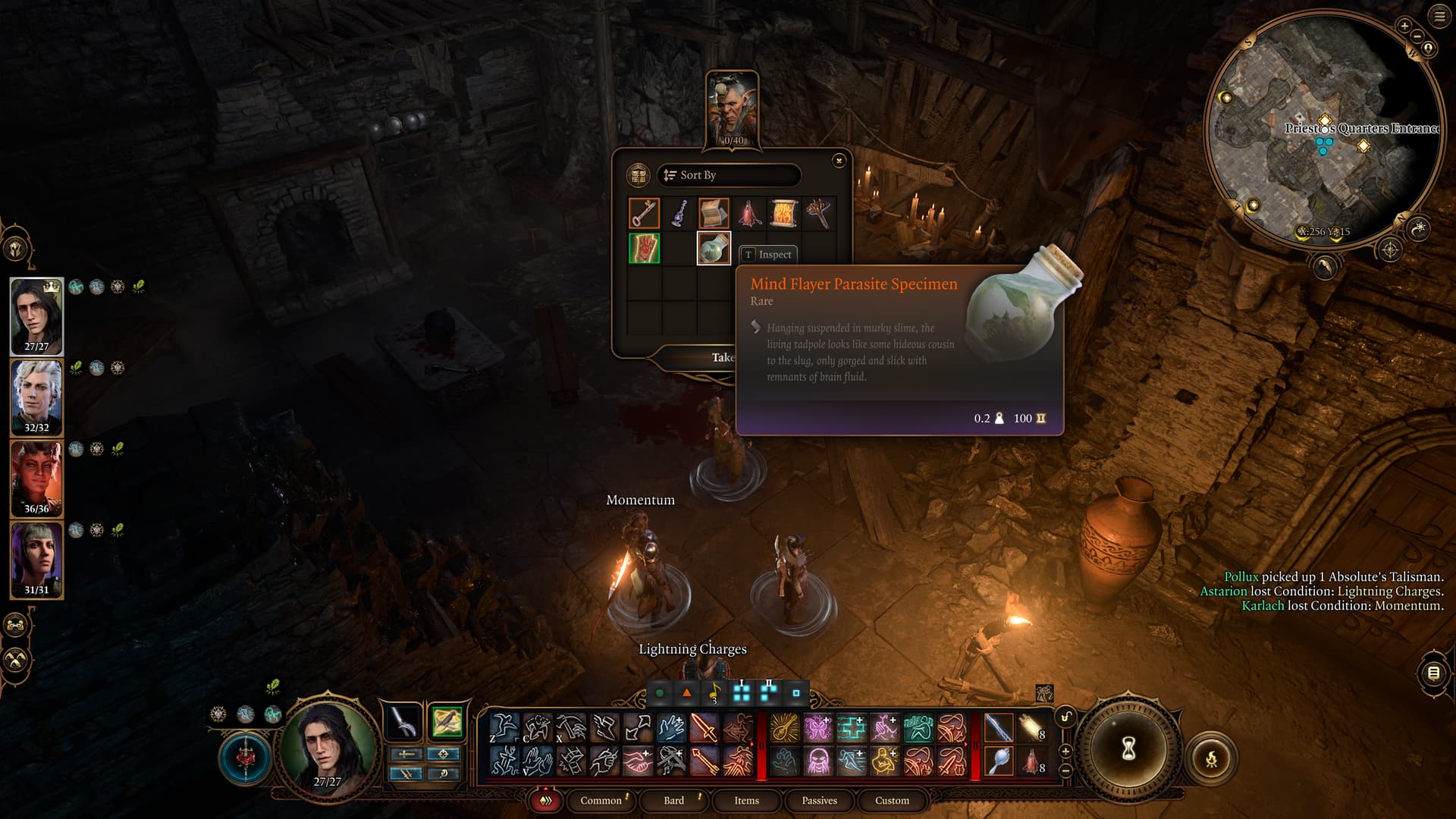Image resolution: width=1456 pixels, height=819 pixels.
Task: Click the hourglass end turn button
Action: point(1128,749)
